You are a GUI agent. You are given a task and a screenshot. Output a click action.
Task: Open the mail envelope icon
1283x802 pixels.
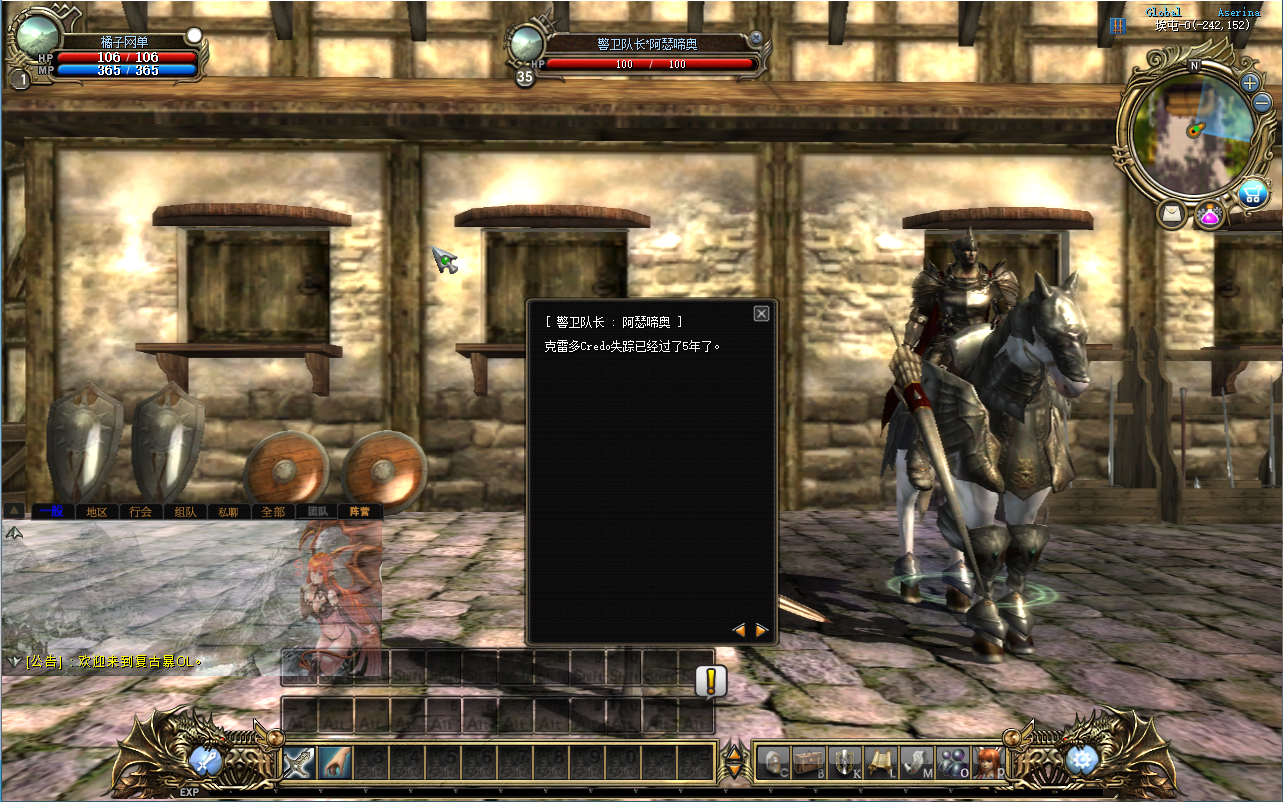[x=1171, y=214]
